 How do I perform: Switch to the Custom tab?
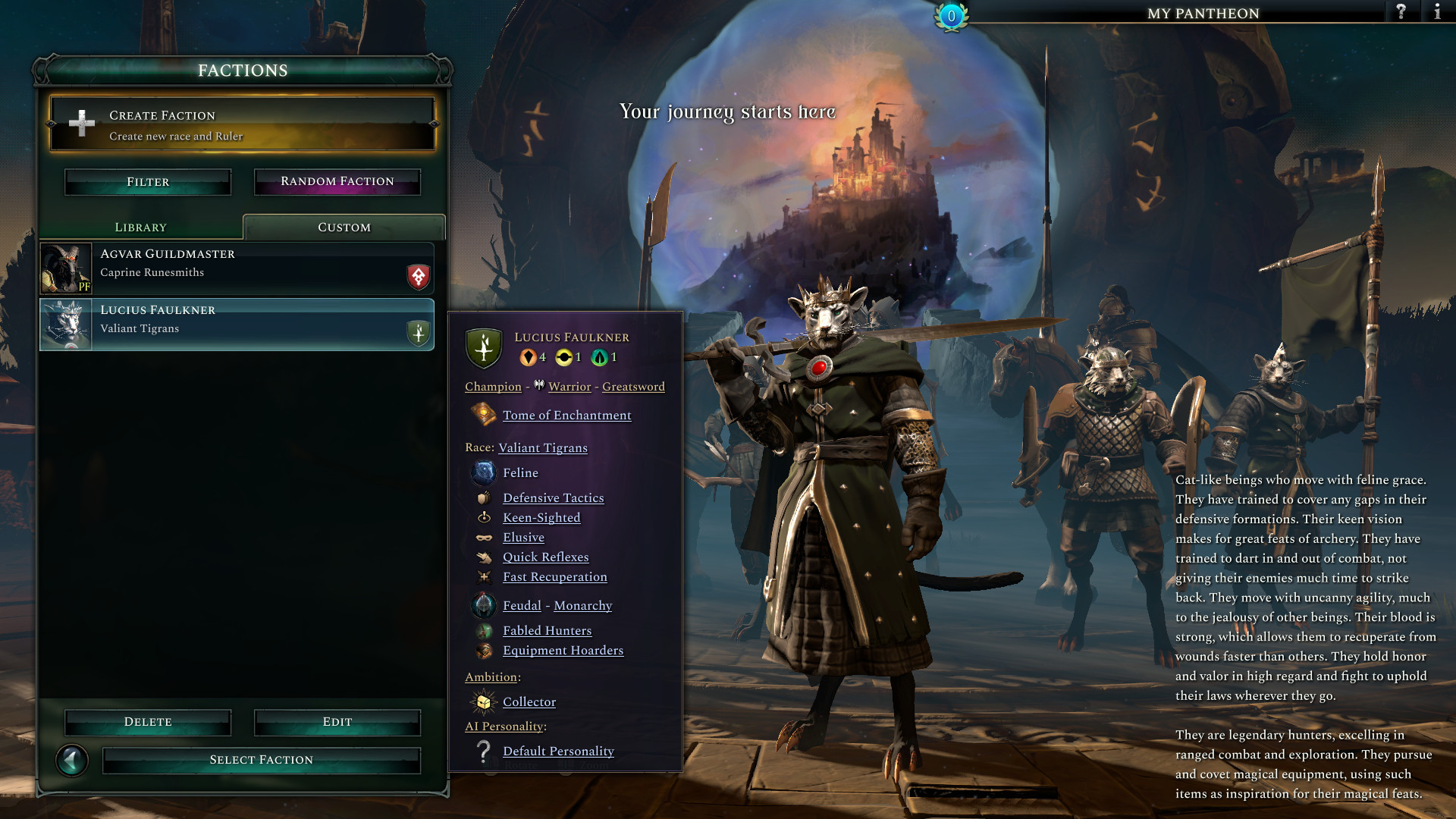click(344, 227)
